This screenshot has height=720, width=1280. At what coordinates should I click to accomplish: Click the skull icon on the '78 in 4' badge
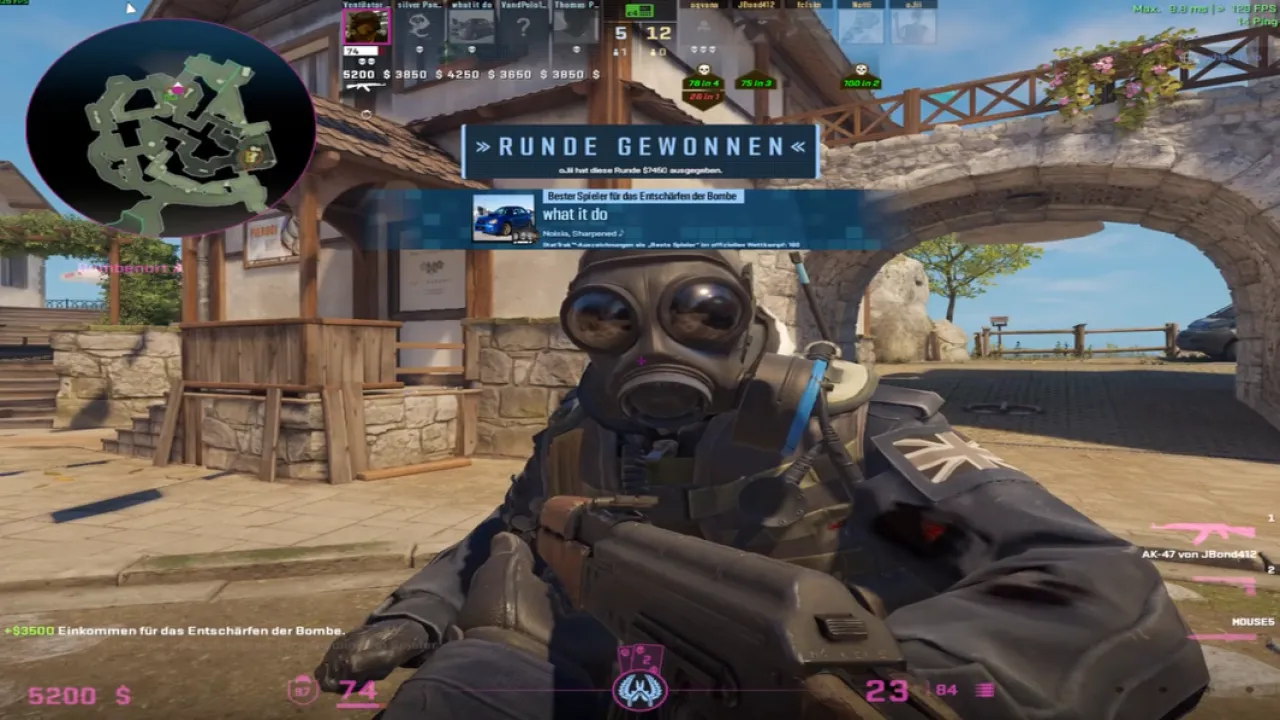click(x=703, y=69)
